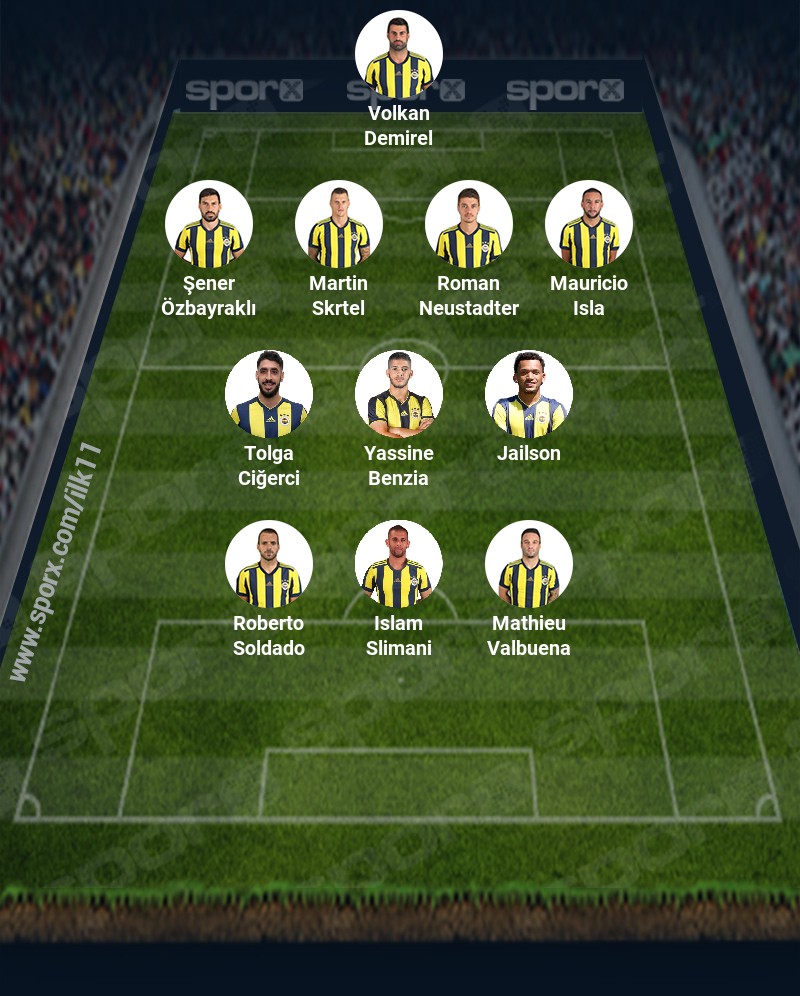Pick Roman Neustadter's player portrait
This screenshot has width=800, height=996.
coord(469,225)
